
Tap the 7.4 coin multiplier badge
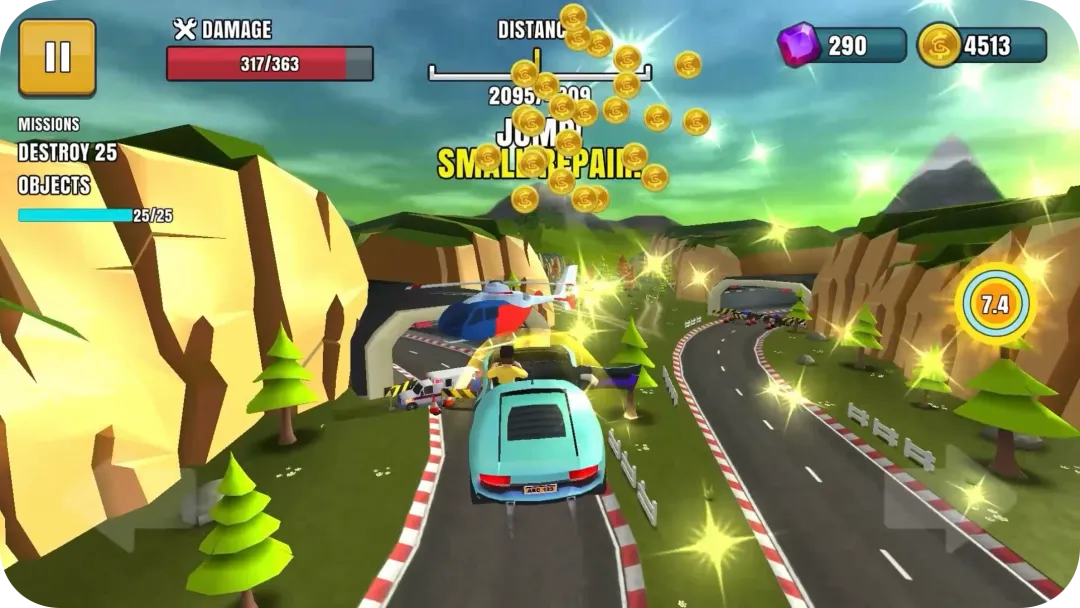[993, 305]
